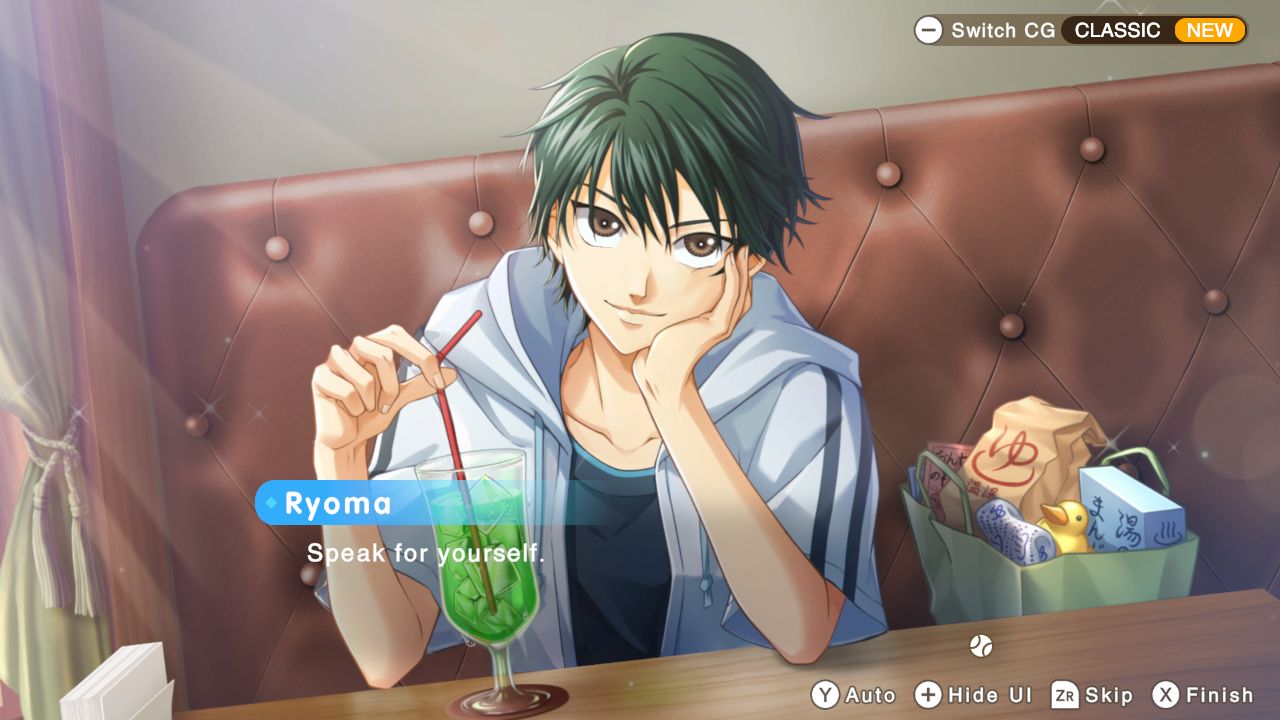
Task: Select the highlighted NEW option
Action: click(1210, 30)
